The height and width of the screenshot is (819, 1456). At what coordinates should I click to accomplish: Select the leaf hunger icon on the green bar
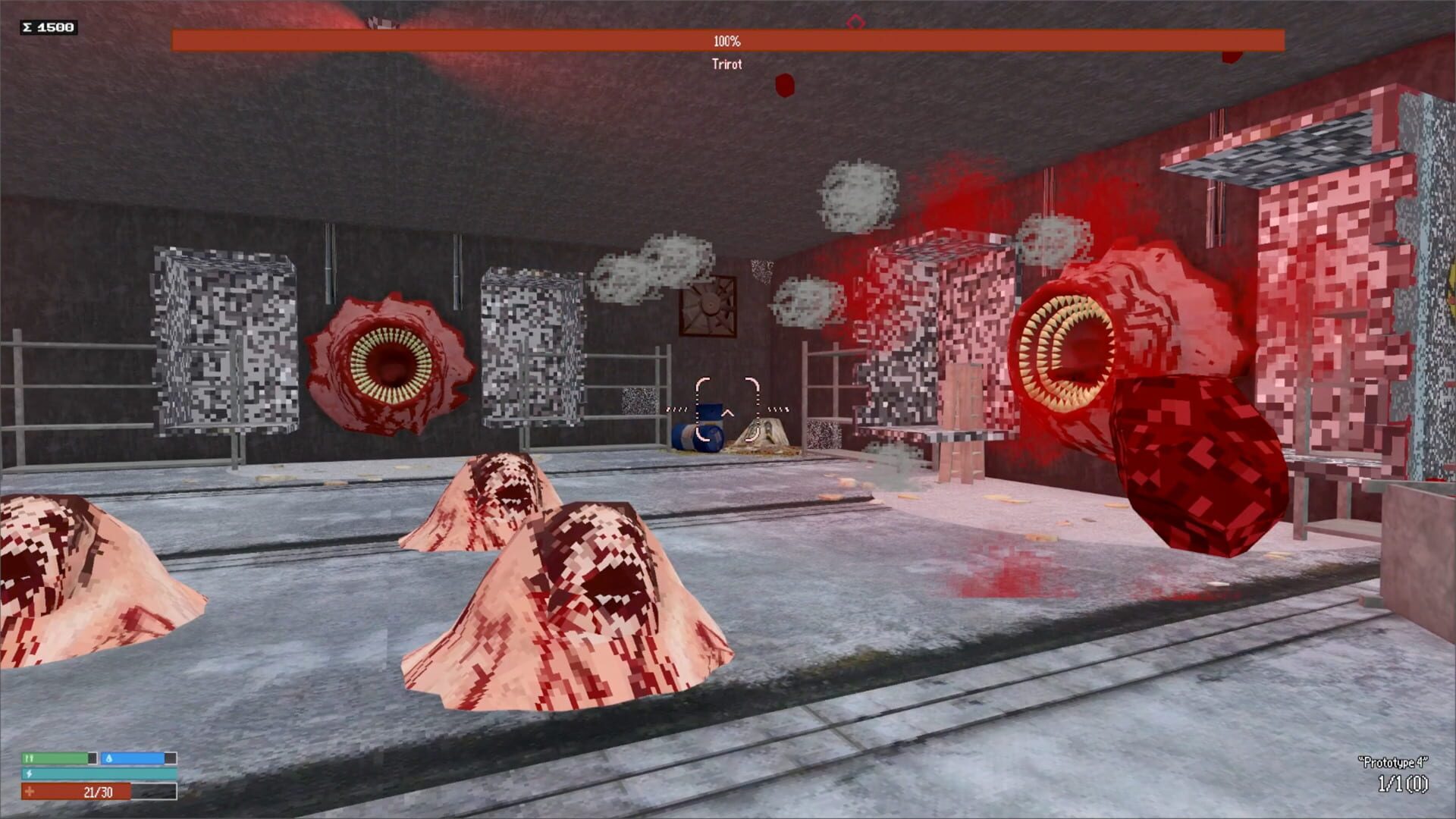(30, 758)
